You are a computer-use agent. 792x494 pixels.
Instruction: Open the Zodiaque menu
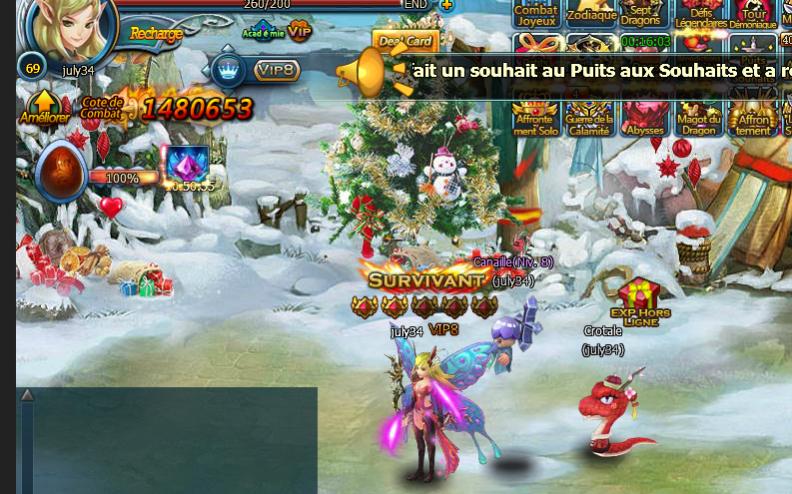click(591, 15)
